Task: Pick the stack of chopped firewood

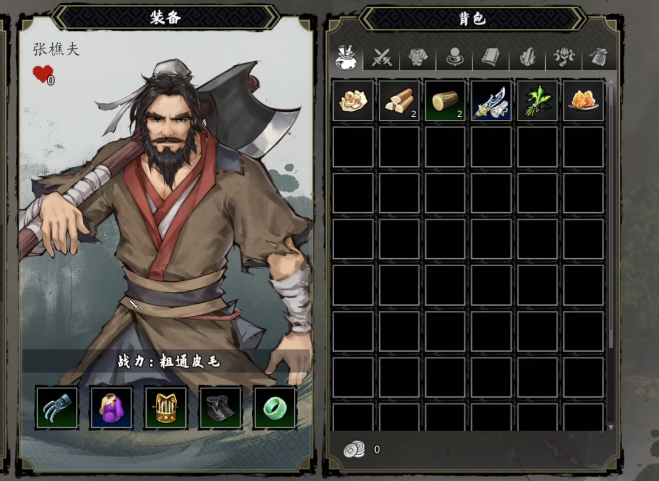Action: [x=399, y=101]
